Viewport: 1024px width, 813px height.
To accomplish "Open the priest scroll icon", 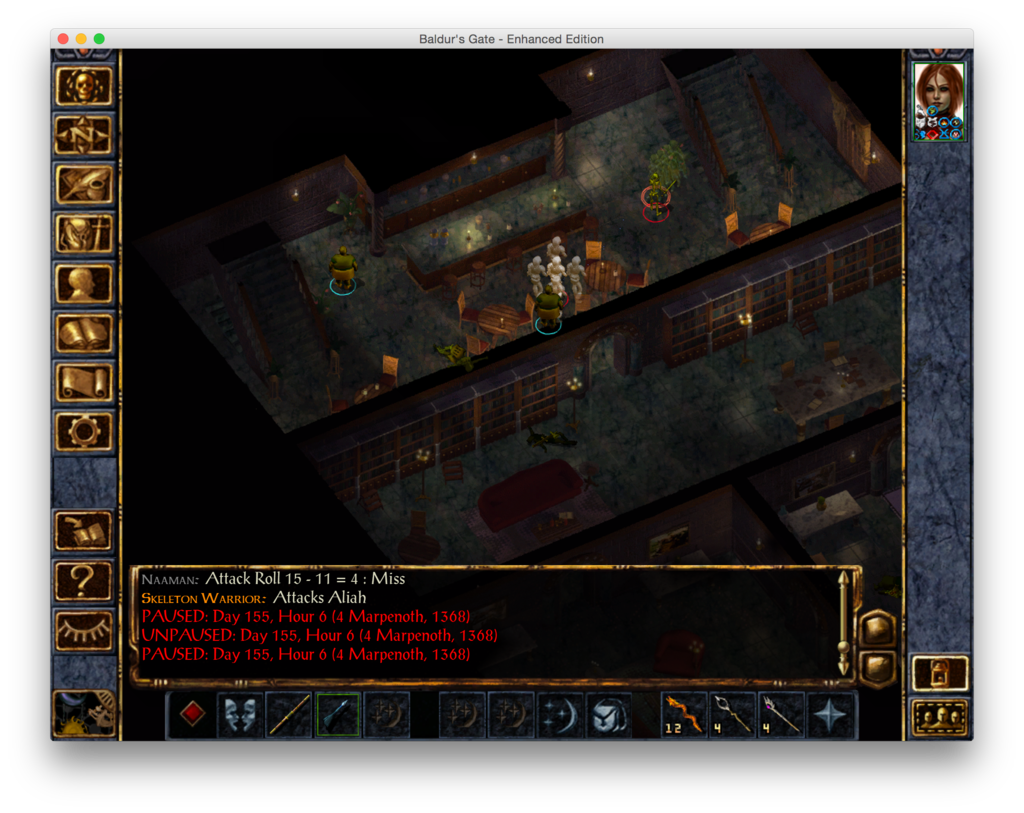I will coord(84,382).
